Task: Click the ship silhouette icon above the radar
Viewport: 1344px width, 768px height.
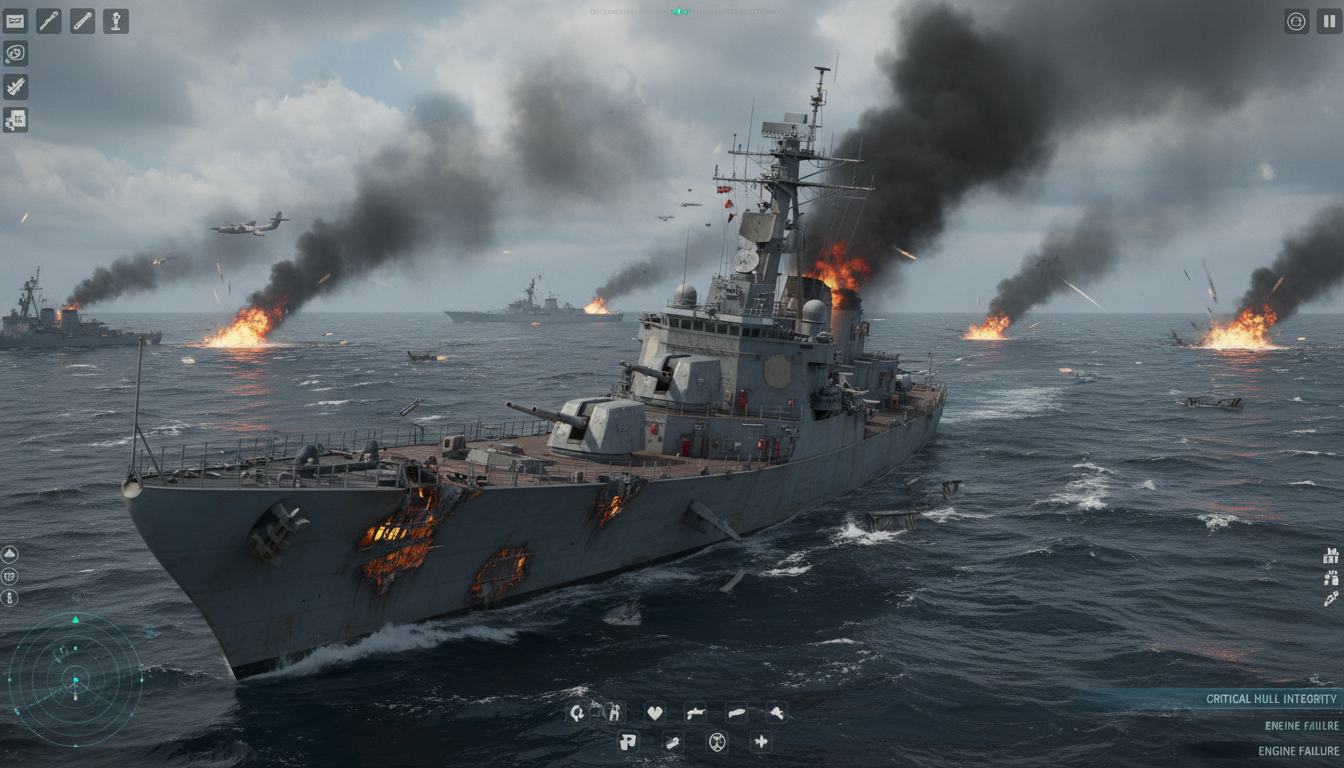Action: click(x=10, y=554)
